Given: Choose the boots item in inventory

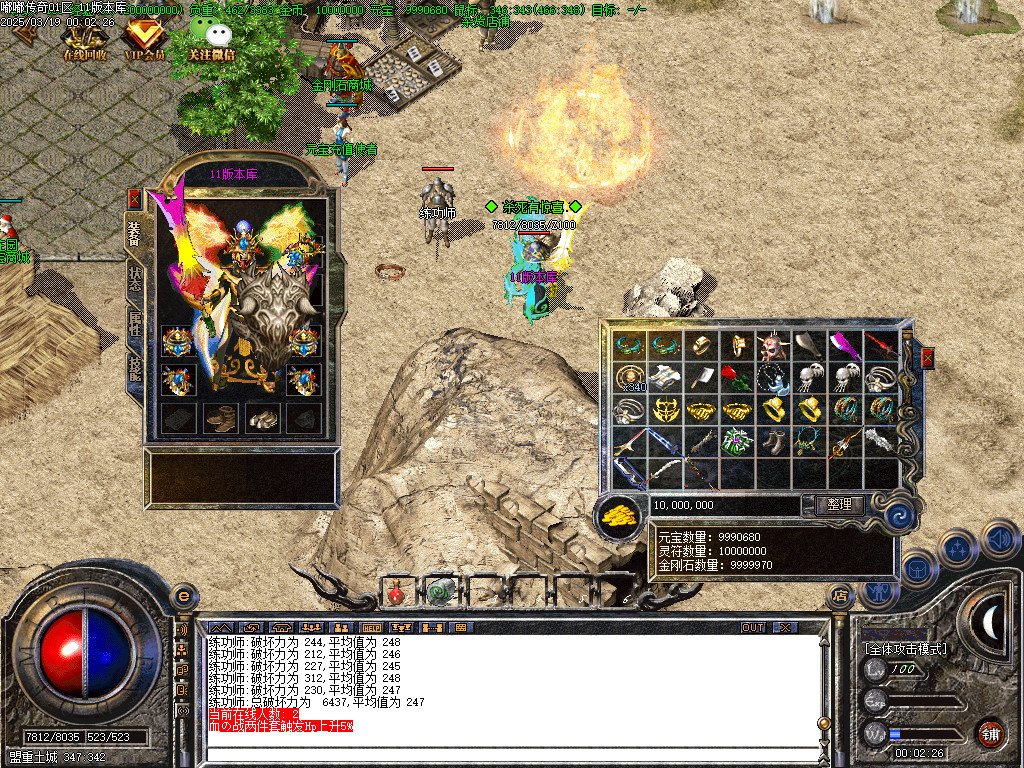Looking at the screenshot, I should [772, 440].
